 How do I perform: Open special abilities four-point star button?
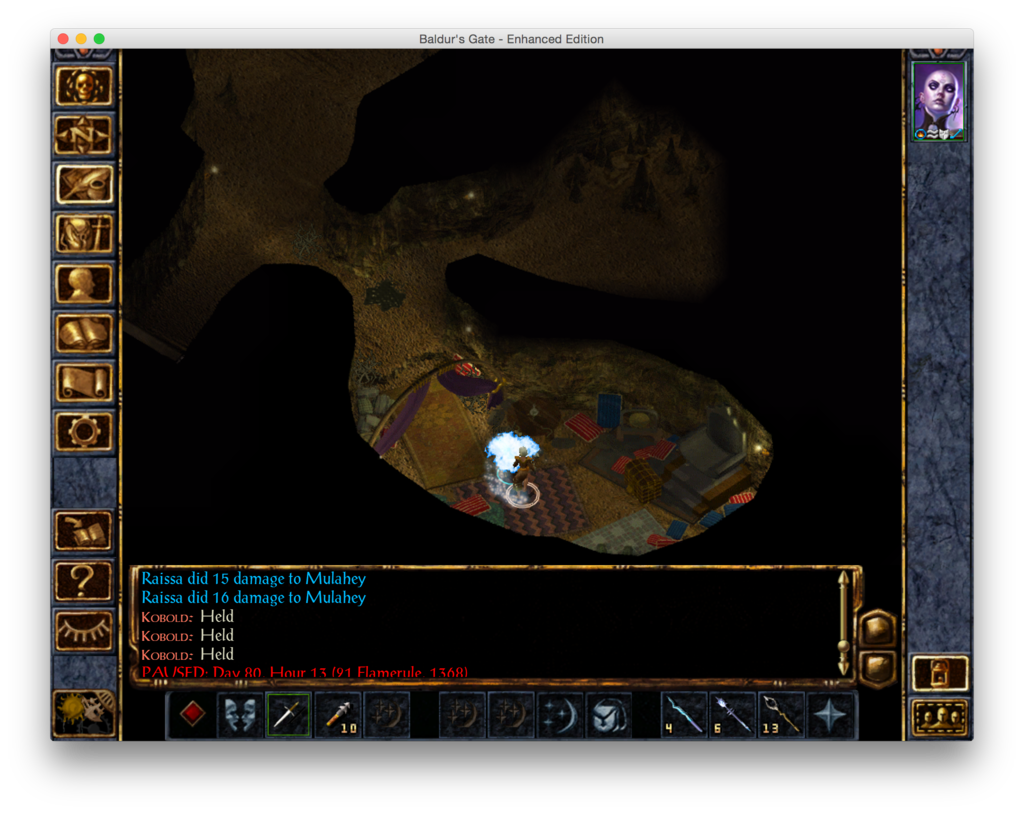[x=831, y=714]
